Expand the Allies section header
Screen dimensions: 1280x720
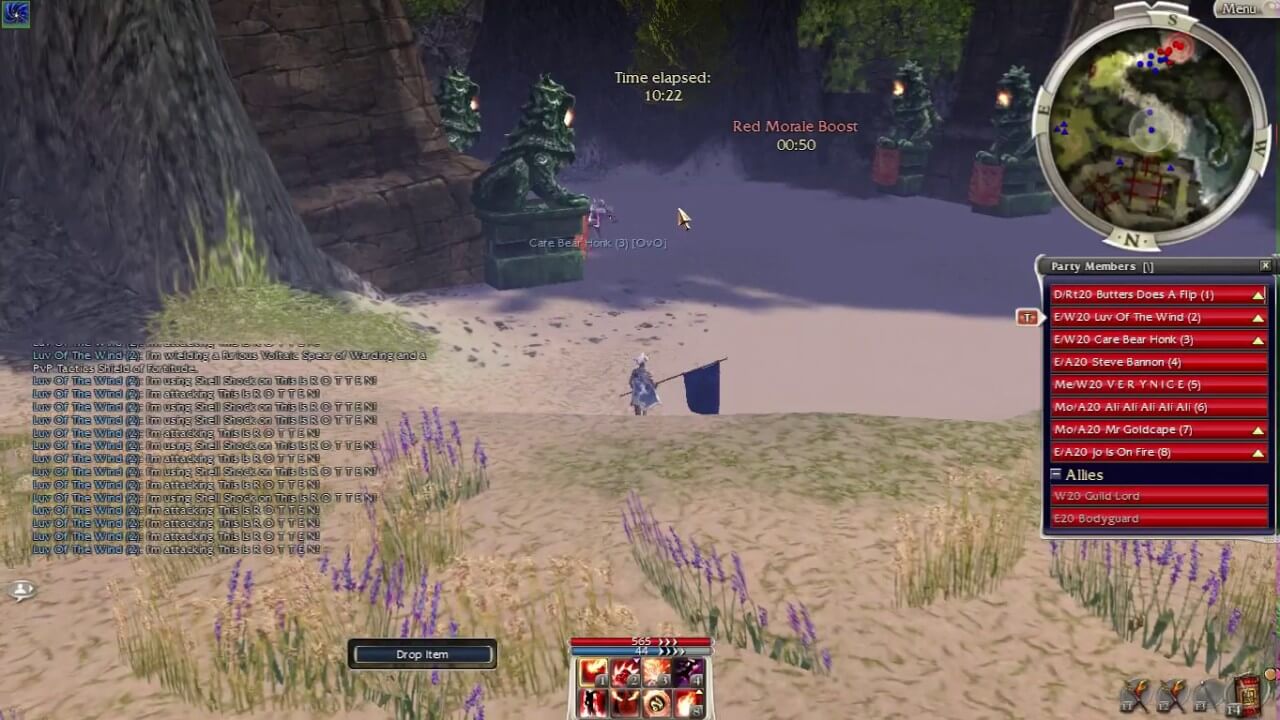point(1057,473)
